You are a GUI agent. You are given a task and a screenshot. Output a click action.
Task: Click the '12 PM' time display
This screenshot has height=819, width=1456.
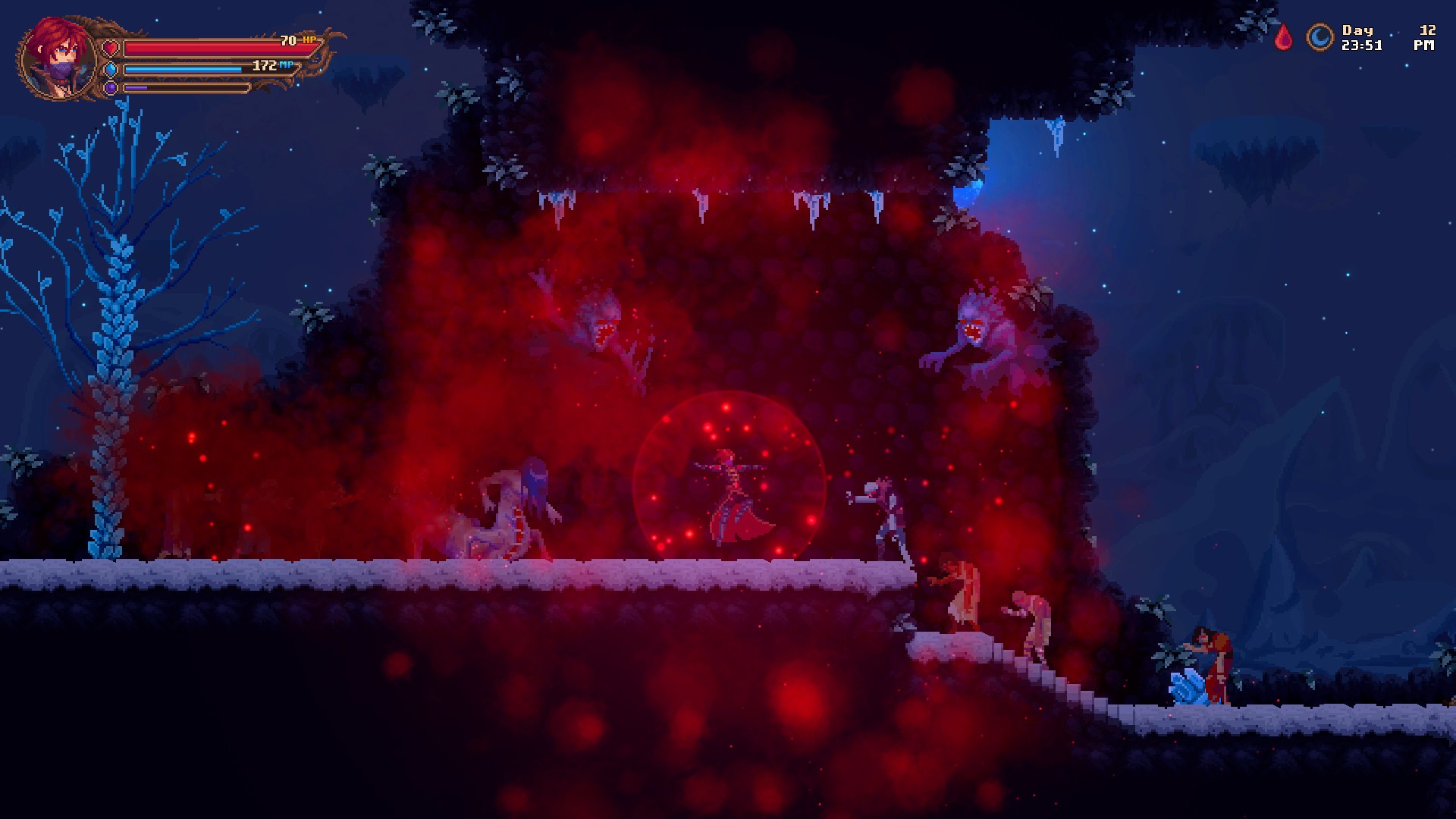1426,38
